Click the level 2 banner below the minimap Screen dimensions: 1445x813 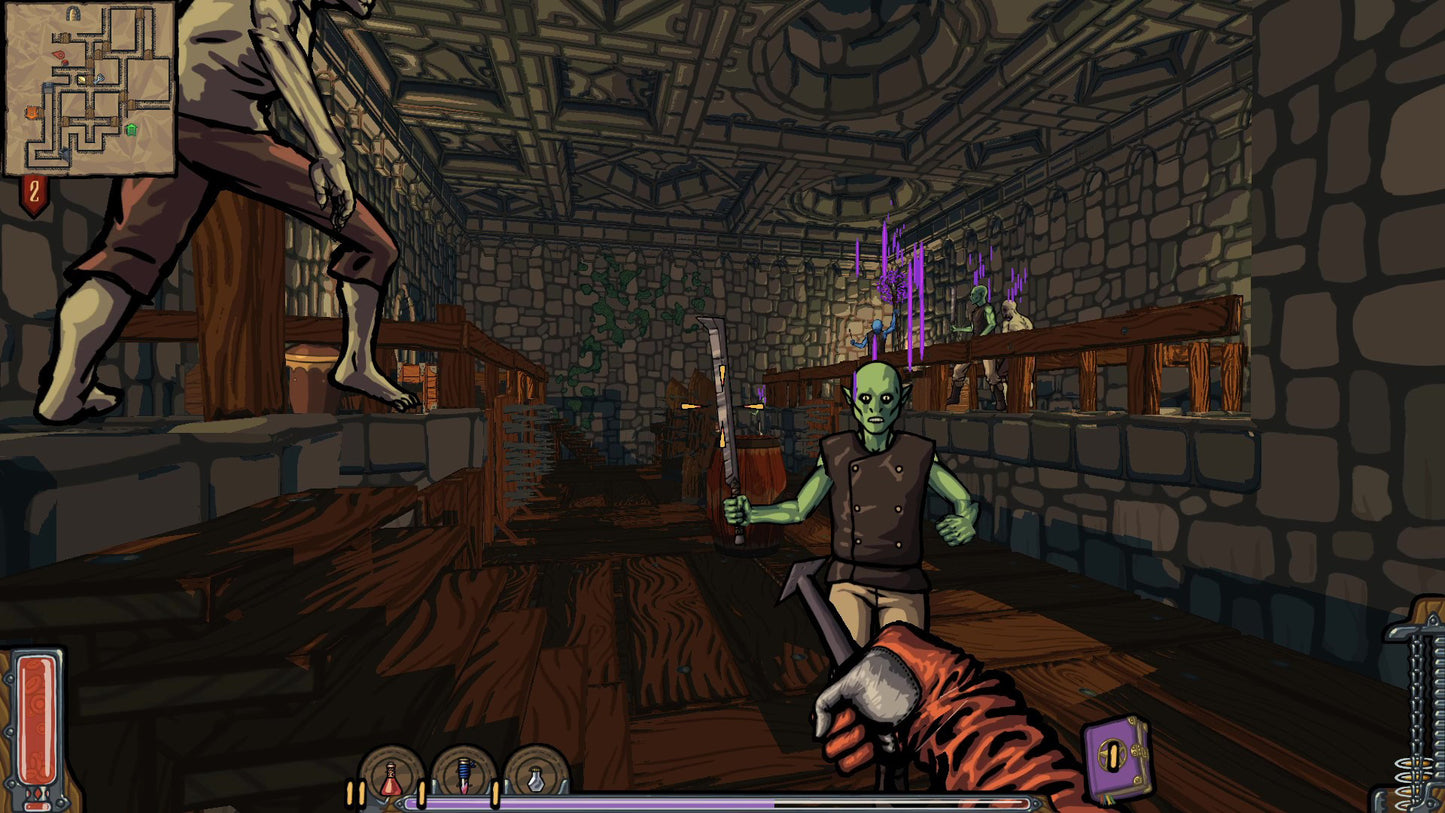(34, 188)
